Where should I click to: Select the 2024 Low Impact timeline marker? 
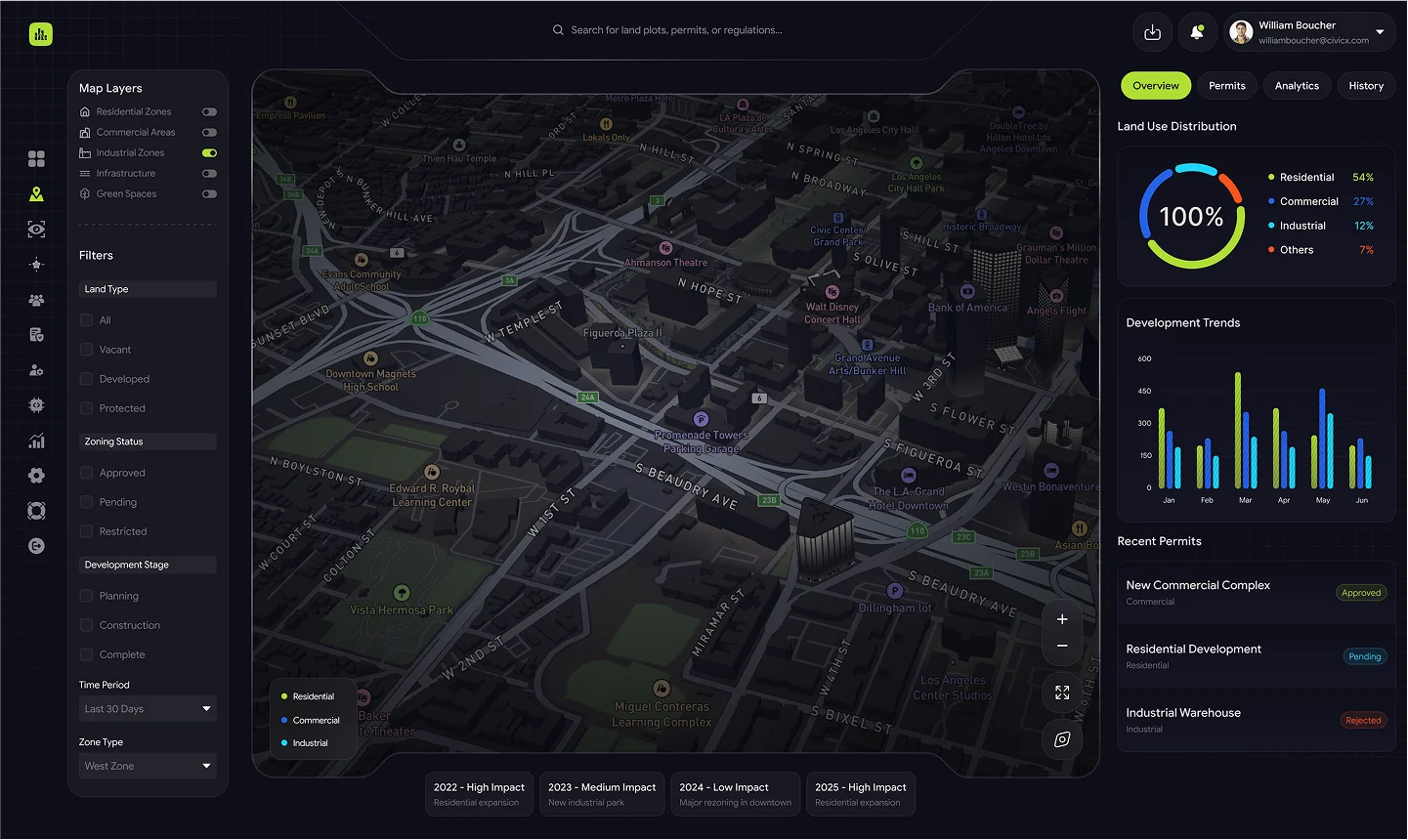pyautogui.click(x=735, y=793)
